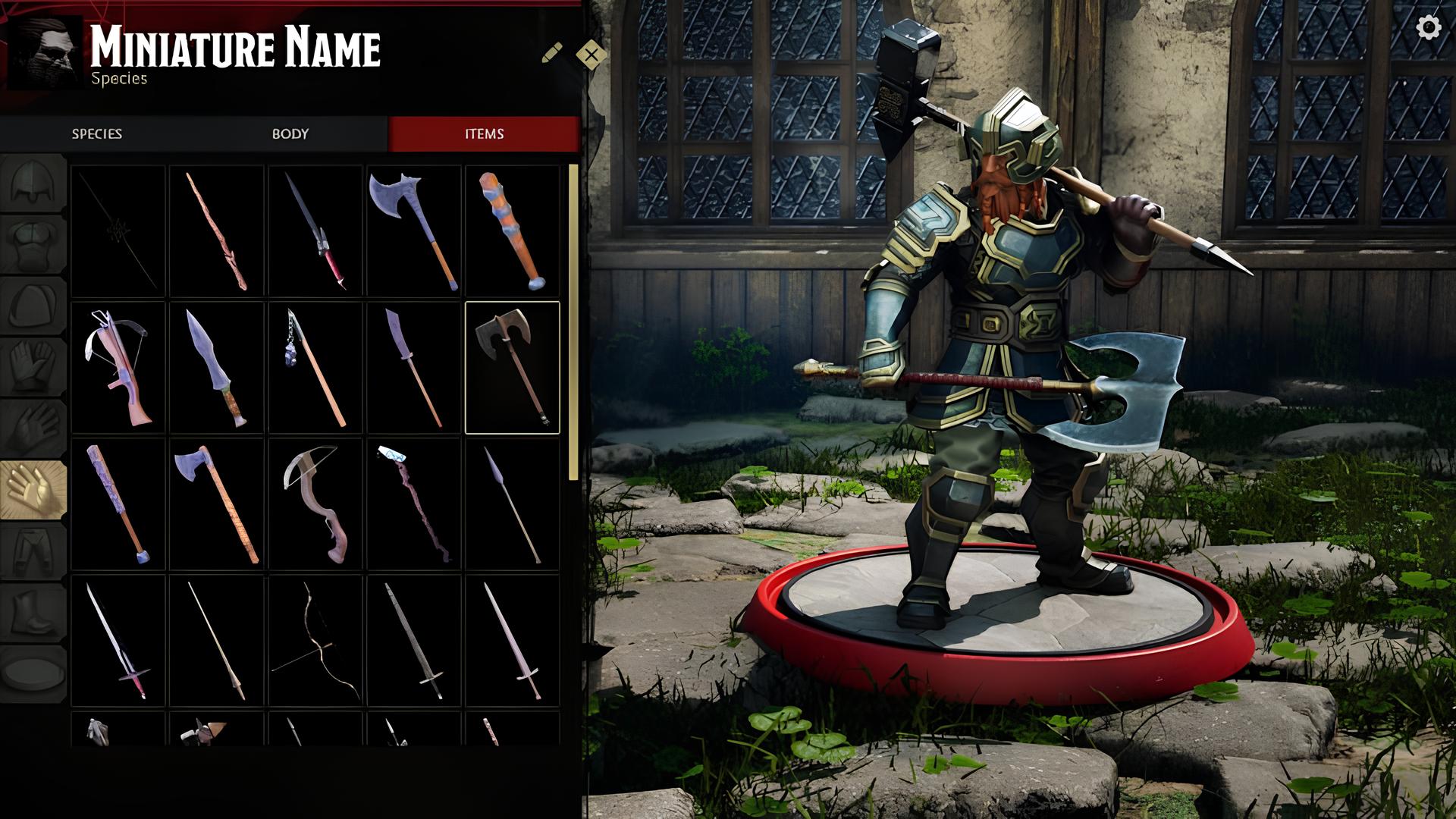Switch to the Species tab
This screenshot has width=1456, height=819.
pyautogui.click(x=97, y=134)
